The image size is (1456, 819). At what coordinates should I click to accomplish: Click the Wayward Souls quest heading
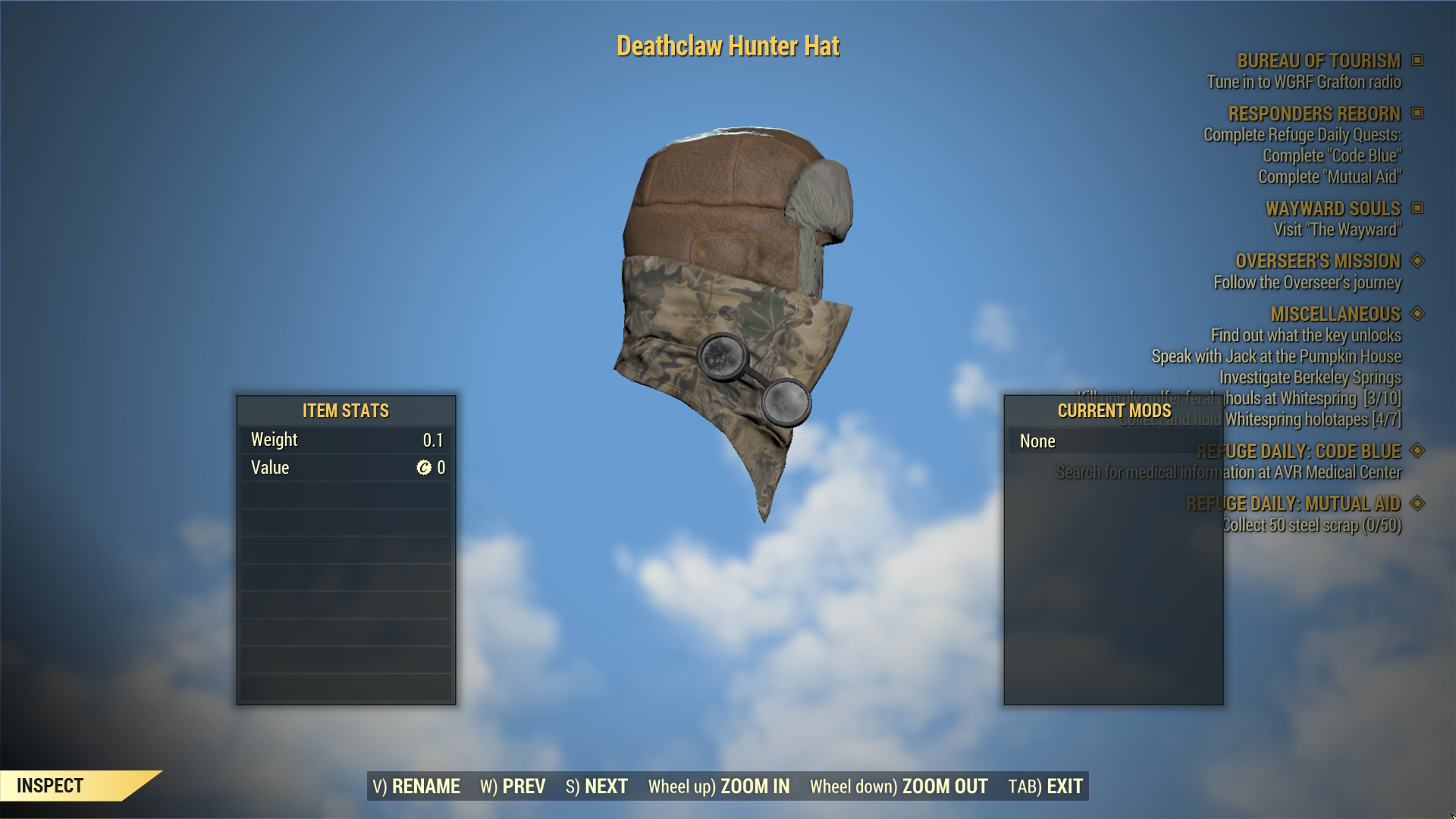(1332, 209)
